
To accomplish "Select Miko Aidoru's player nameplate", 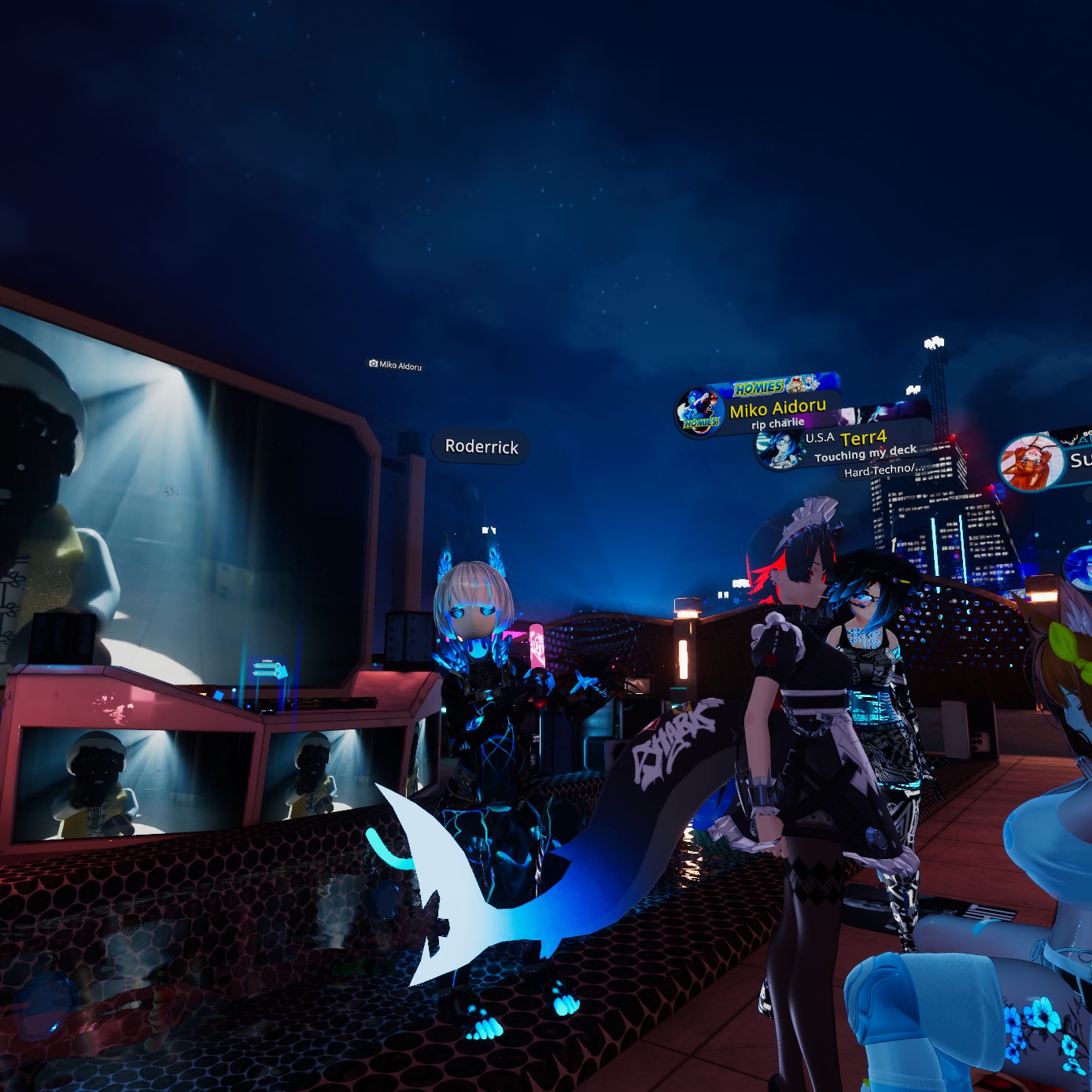I will (777, 408).
